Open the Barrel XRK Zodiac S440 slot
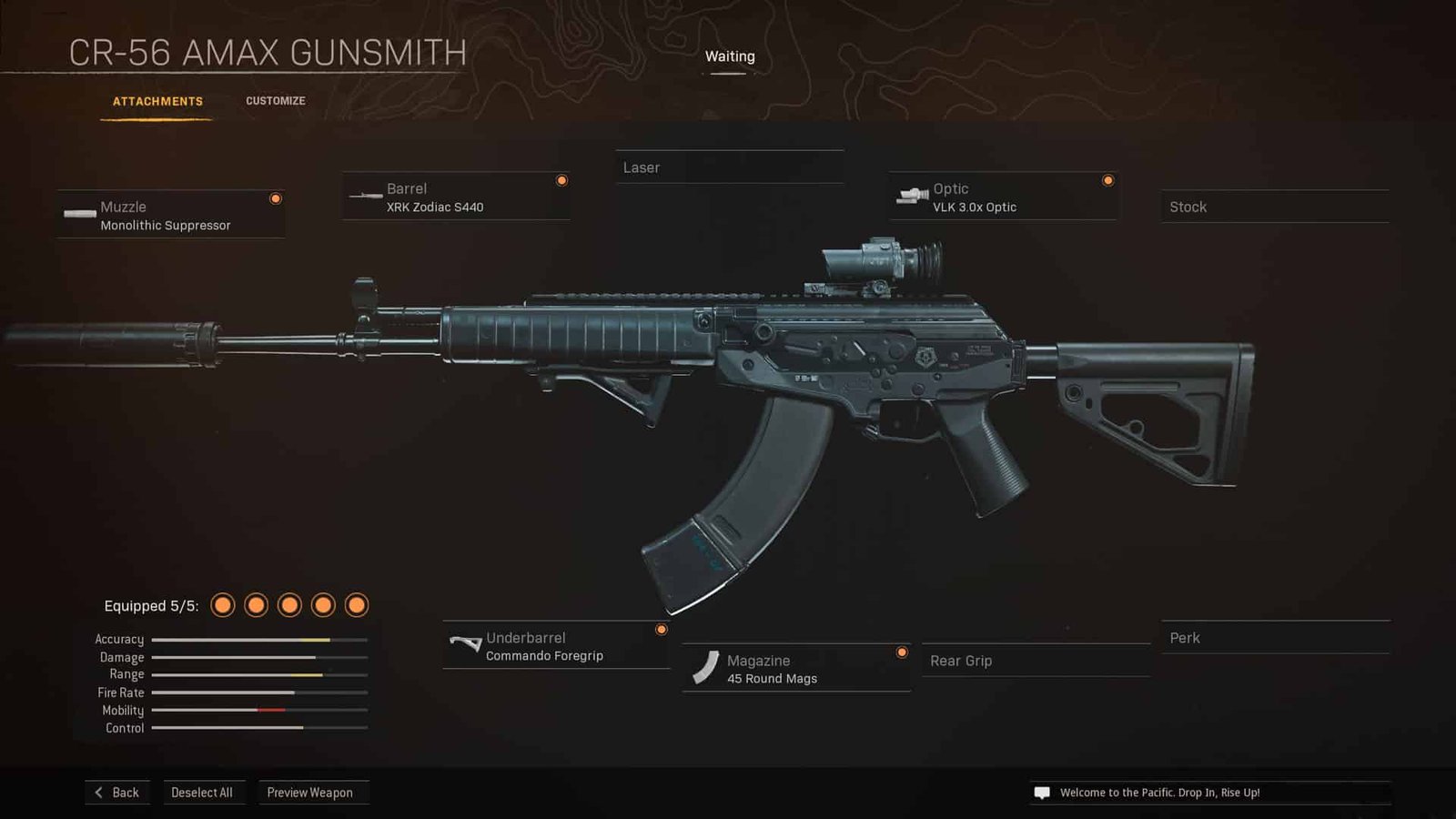The image size is (1456, 819). 455,197
